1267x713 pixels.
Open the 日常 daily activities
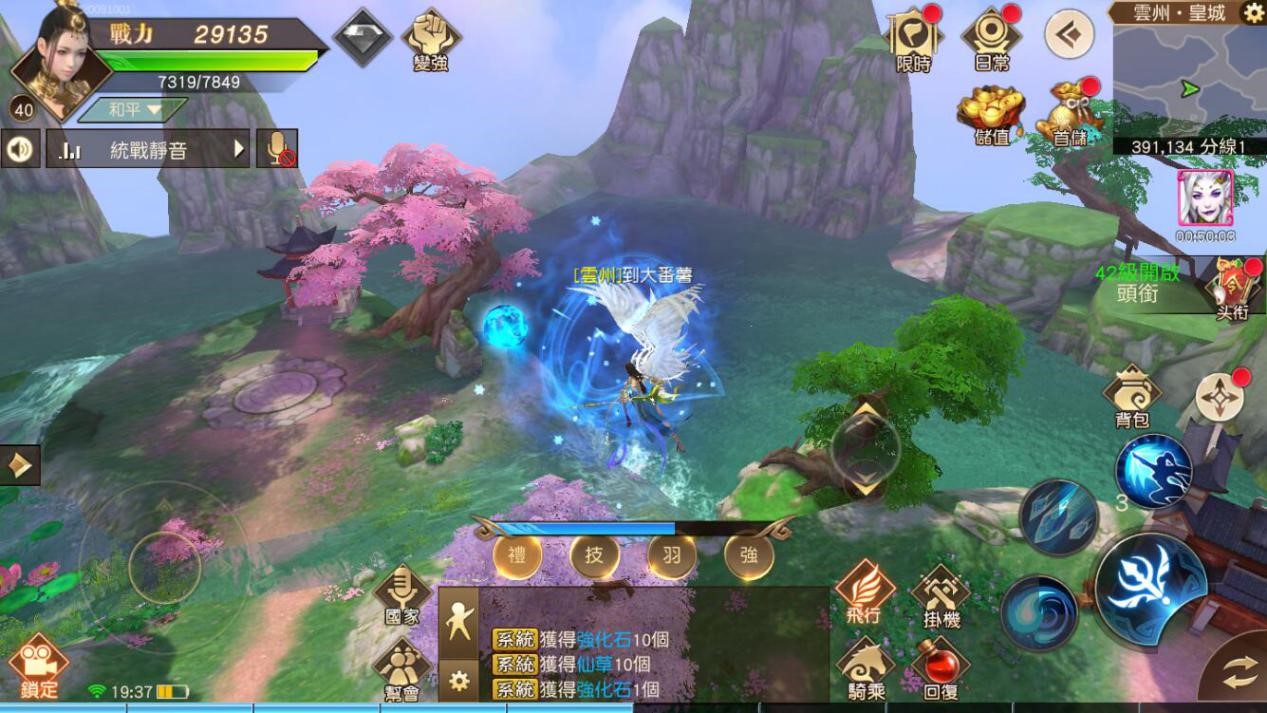click(991, 38)
